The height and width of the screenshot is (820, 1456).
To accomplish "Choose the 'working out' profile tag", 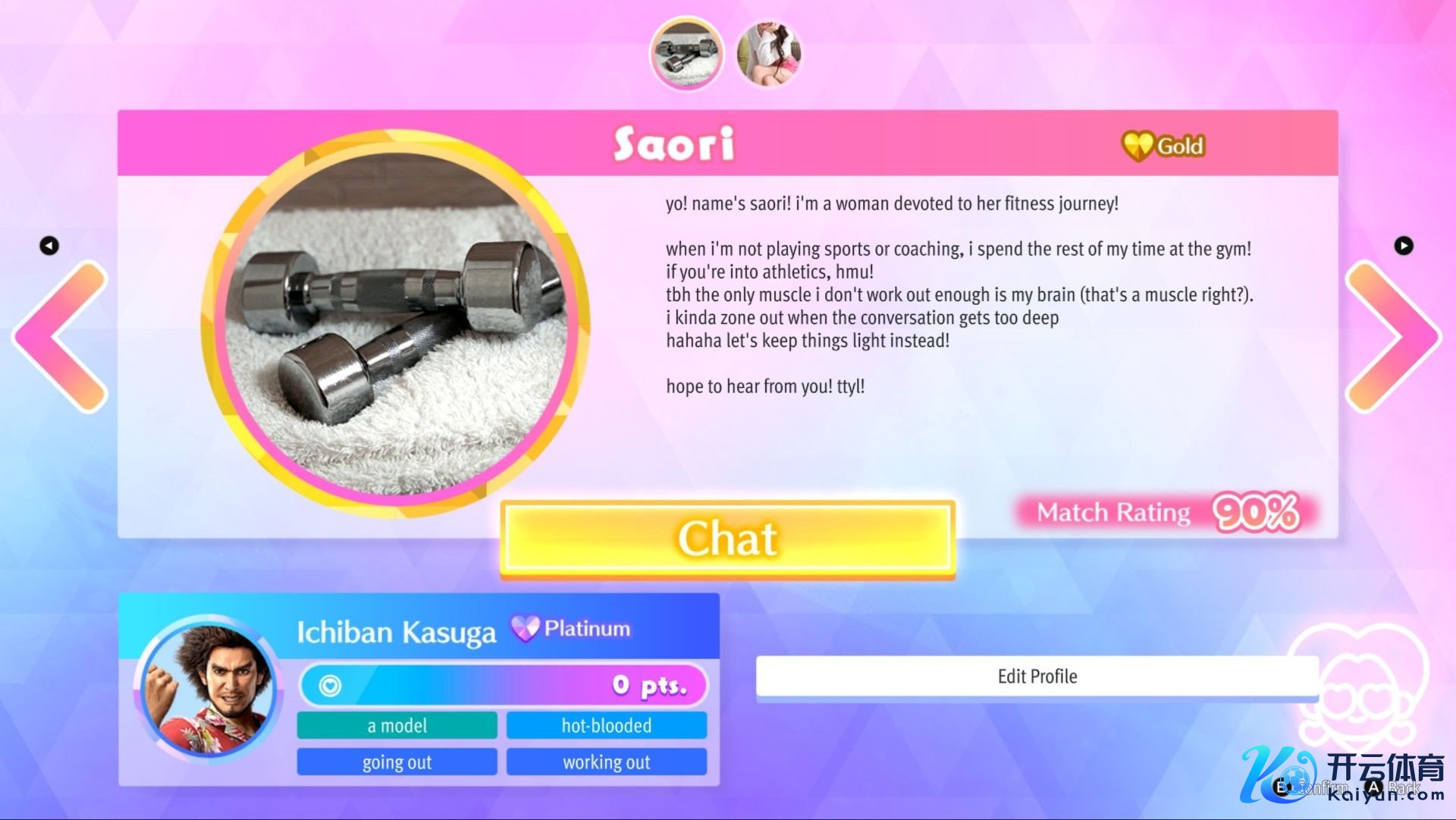I will 606,762.
